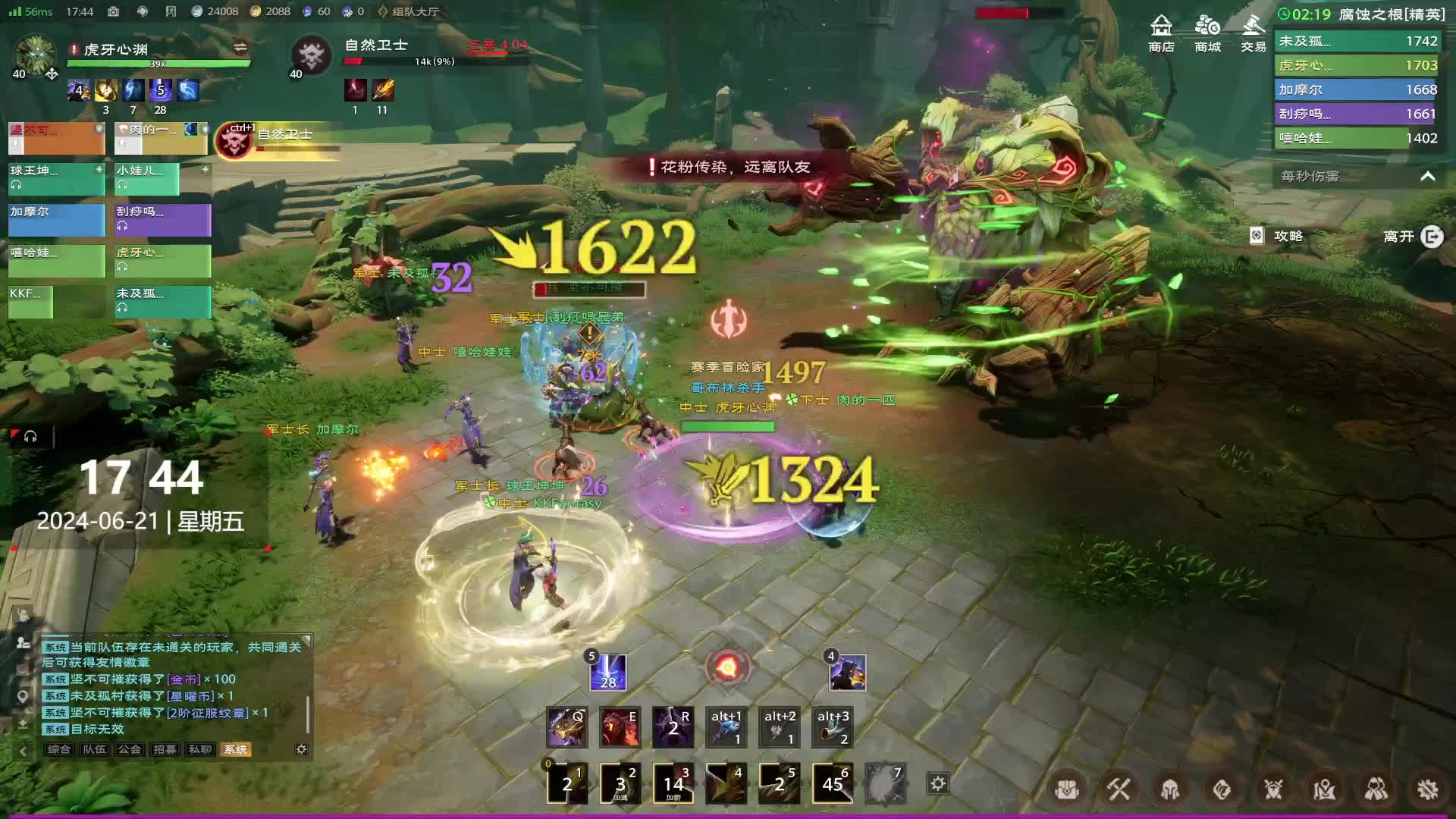Use the alt+3 horn item
The width and height of the screenshot is (1456, 819).
tap(832, 726)
